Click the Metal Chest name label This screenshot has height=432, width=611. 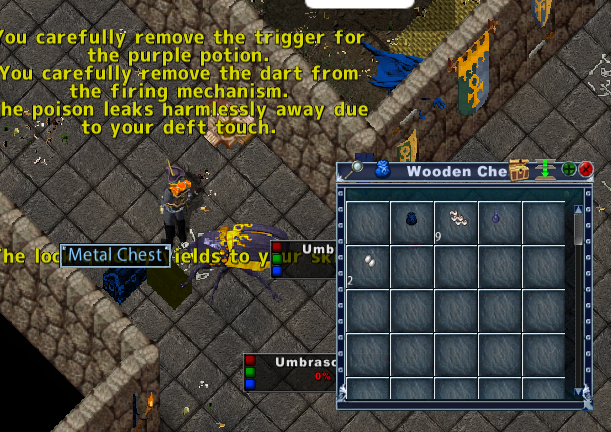114,255
